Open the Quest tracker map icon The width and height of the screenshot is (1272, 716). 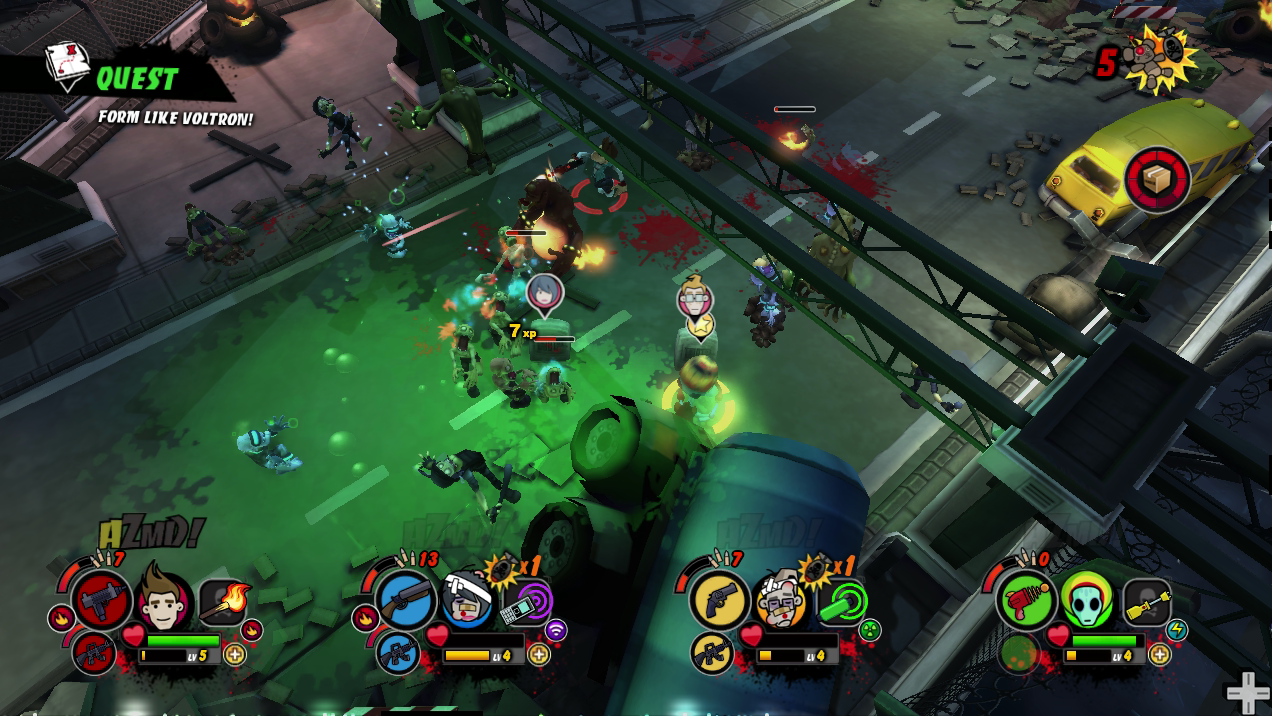tap(68, 64)
